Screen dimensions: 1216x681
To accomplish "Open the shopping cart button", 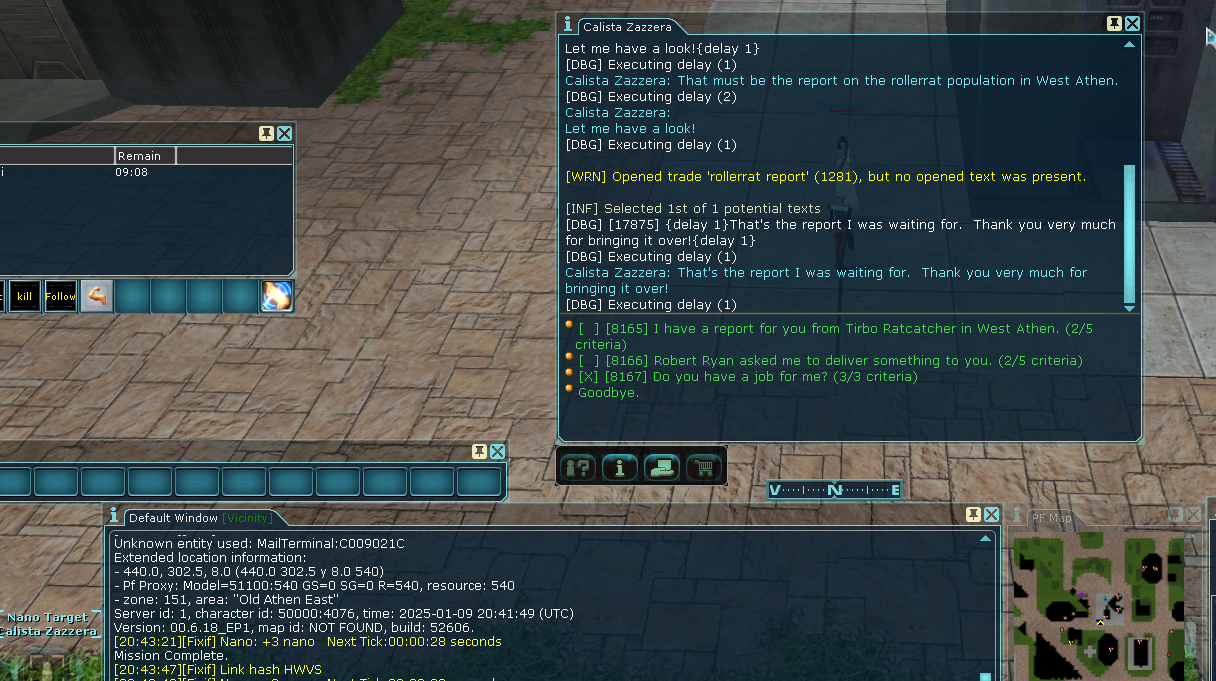I will pyautogui.click(x=704, y=466).
